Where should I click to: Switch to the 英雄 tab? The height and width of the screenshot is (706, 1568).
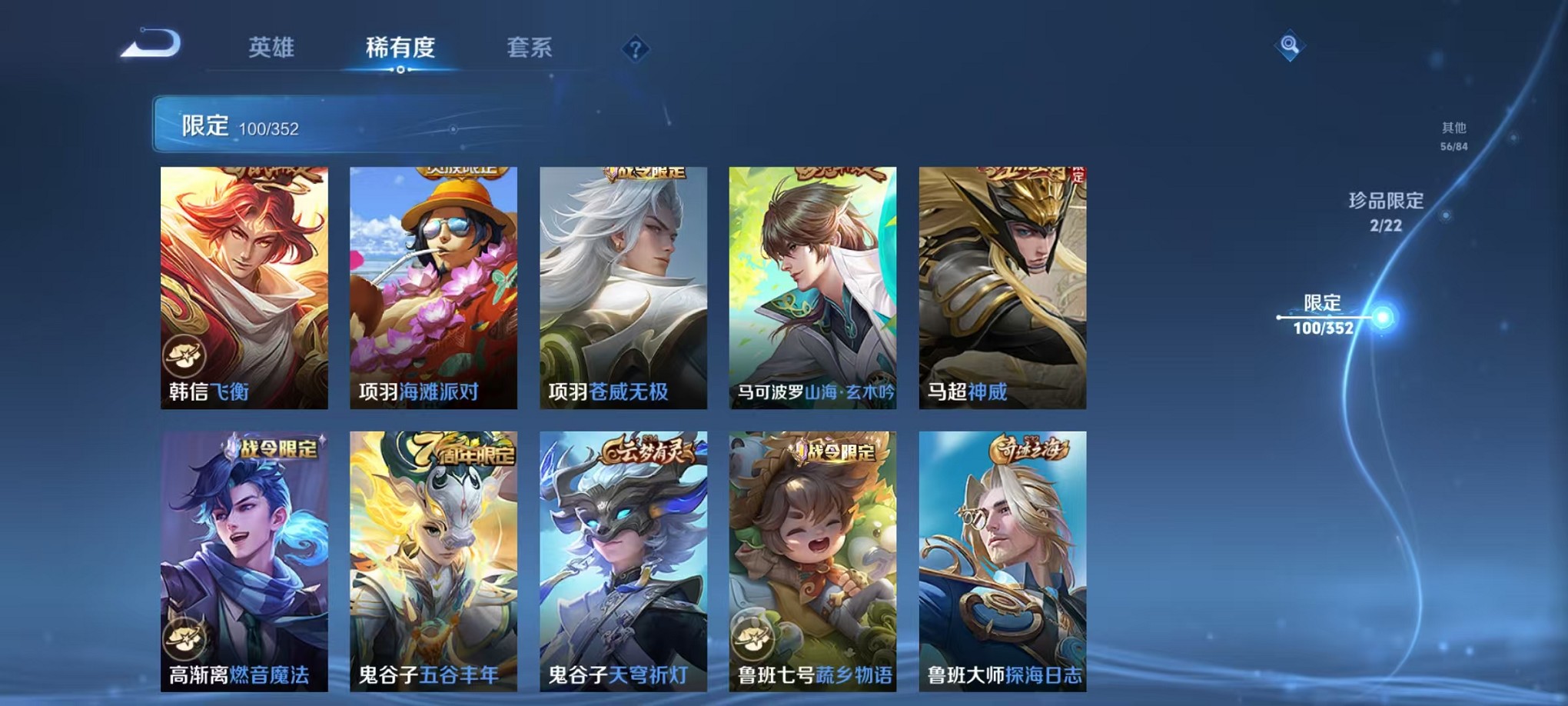[271, 47]
